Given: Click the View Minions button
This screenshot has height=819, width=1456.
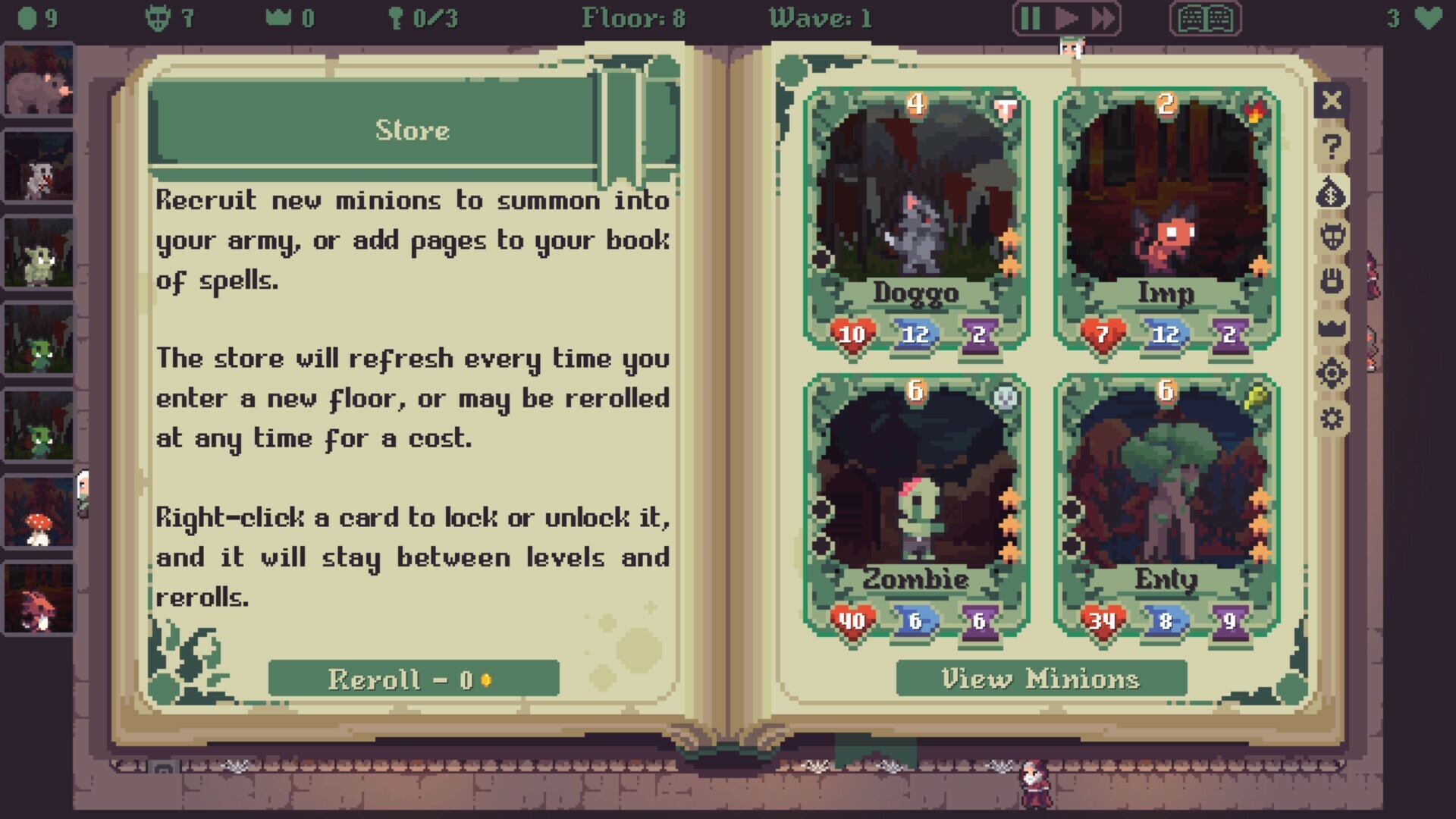Looking at the screenshot, I should pyautogui.click(x=1040, y=679).
